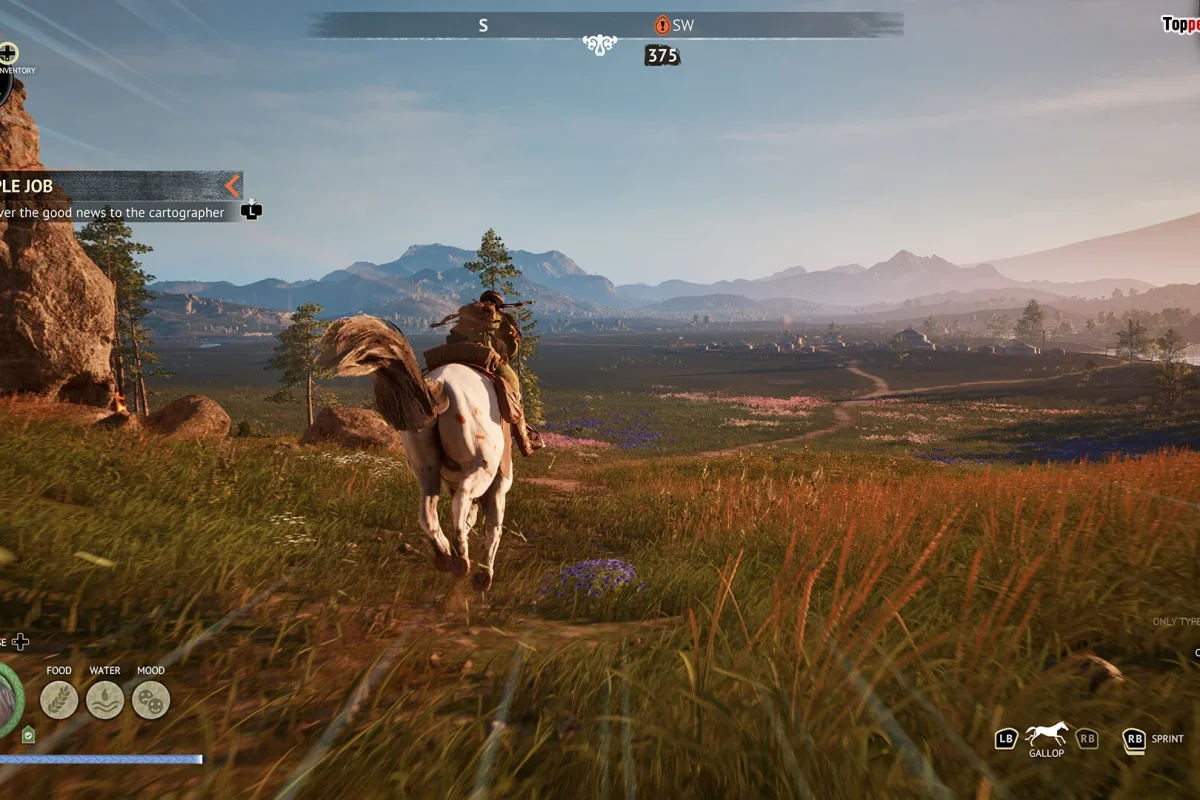Click the compass direction bar
The height and width of the screenshot is (800, 1200).
(x=605, y=25)
